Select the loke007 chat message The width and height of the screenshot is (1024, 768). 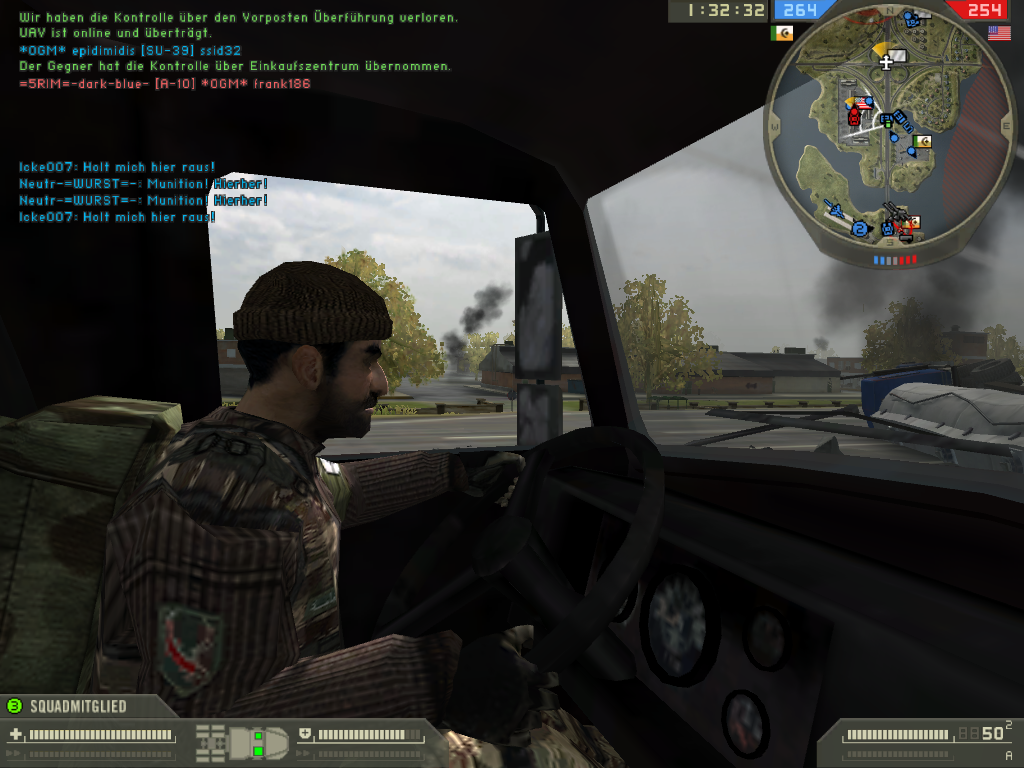[117, 167]
